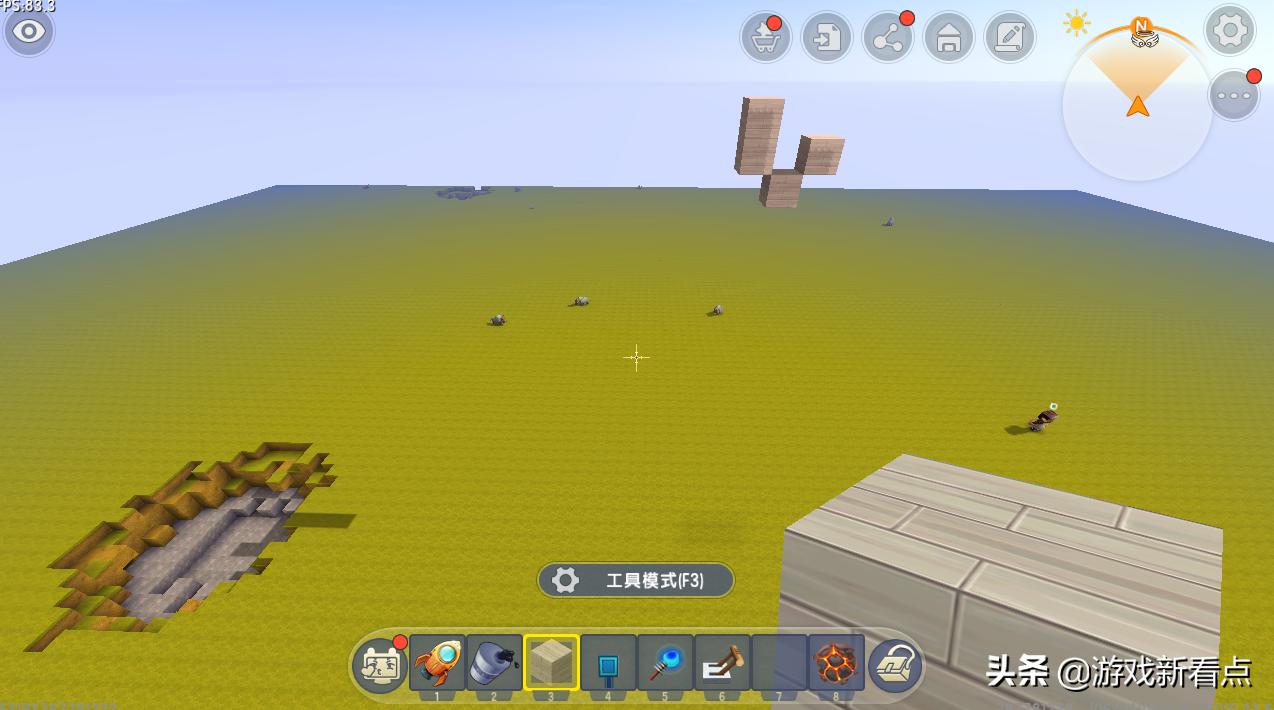This screenshot has width=1274, height=710.
Task: Open the gear settings menu
Action: 1229,31
